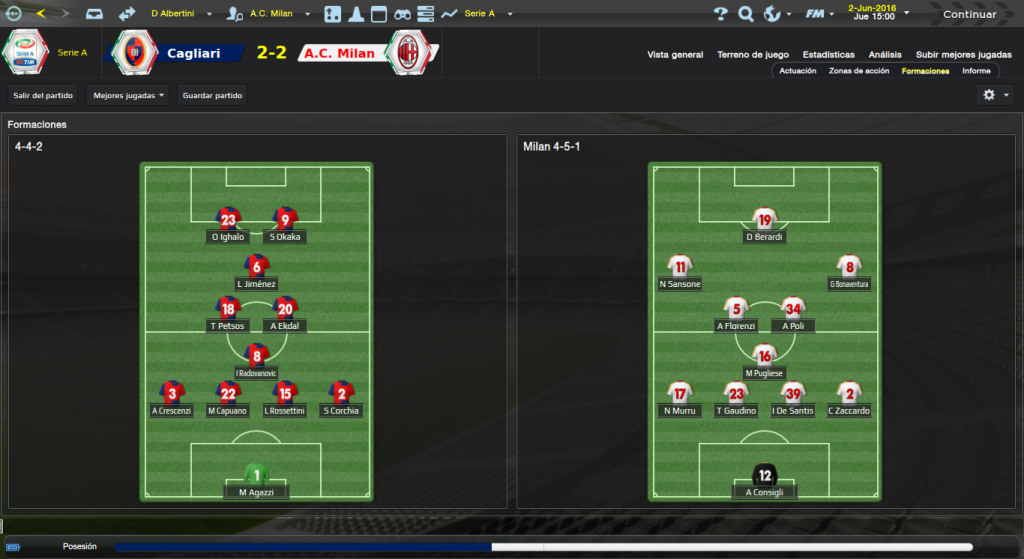Switch to the Vista general tab
1024x559 pixels.
[x=675, y=55]
